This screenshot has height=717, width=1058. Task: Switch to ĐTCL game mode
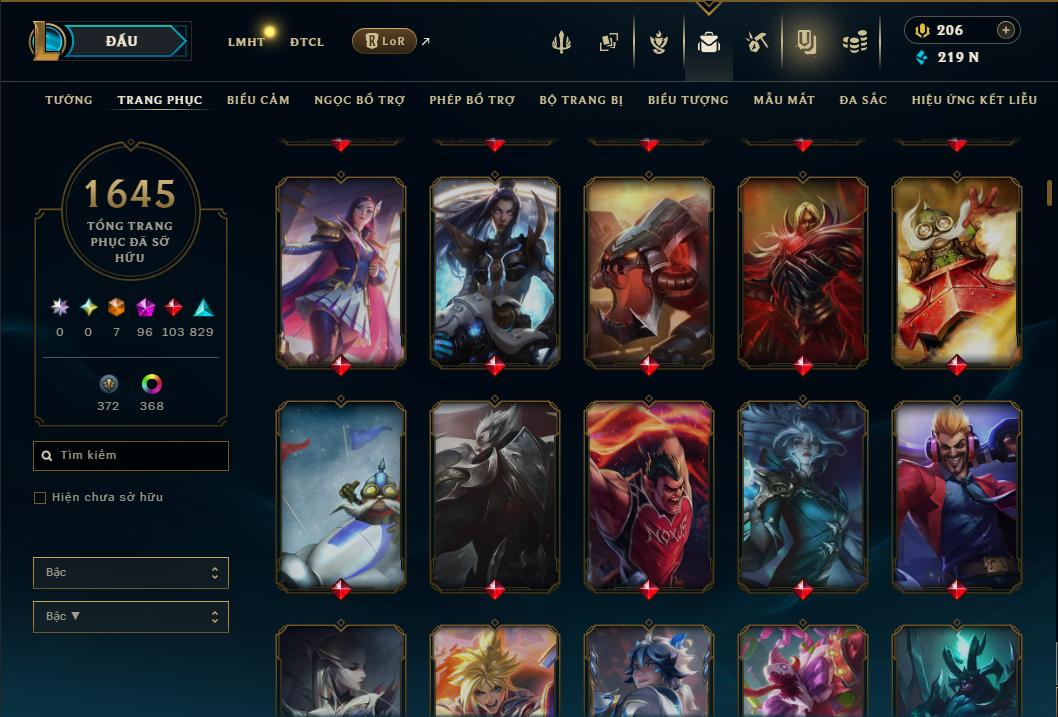[x=307, y=42]
